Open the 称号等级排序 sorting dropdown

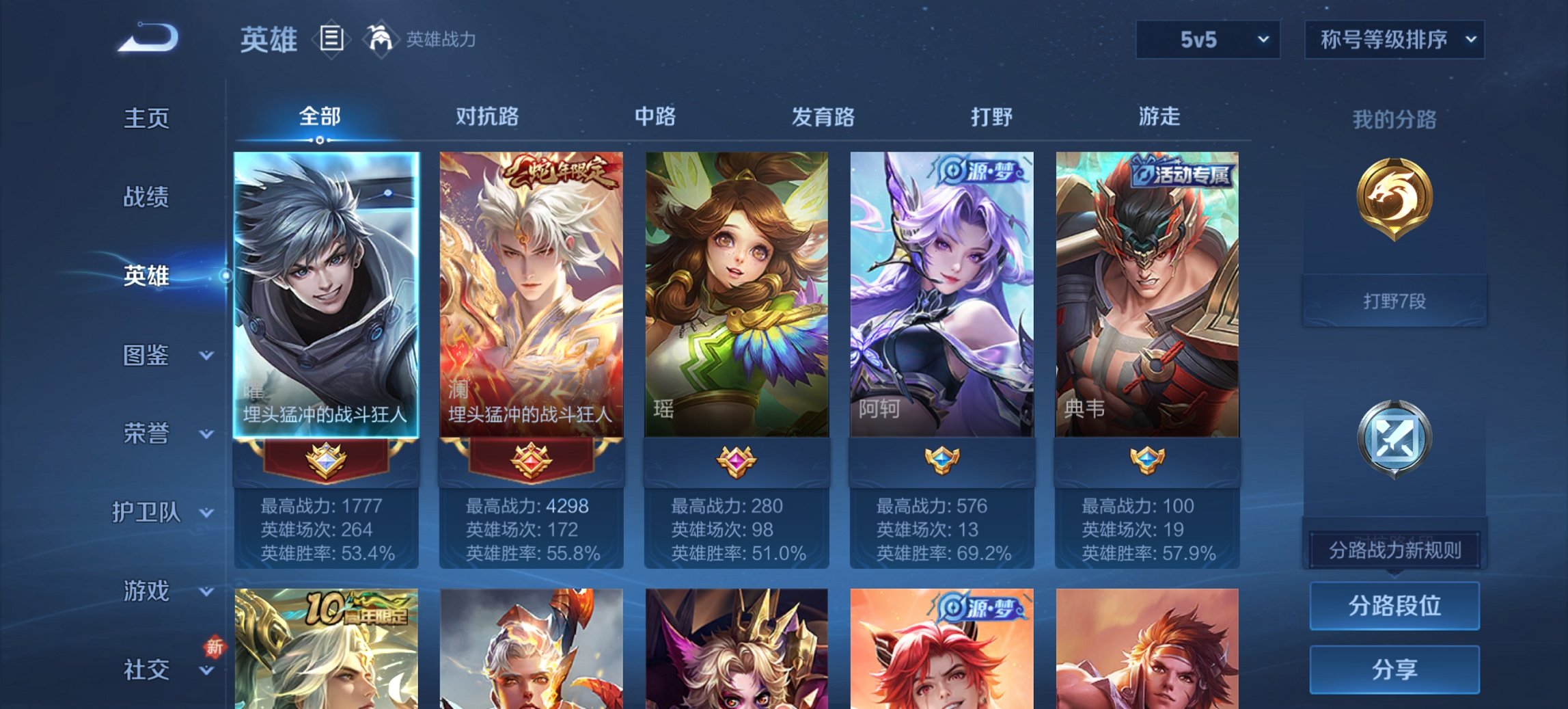click(1394, 39)
